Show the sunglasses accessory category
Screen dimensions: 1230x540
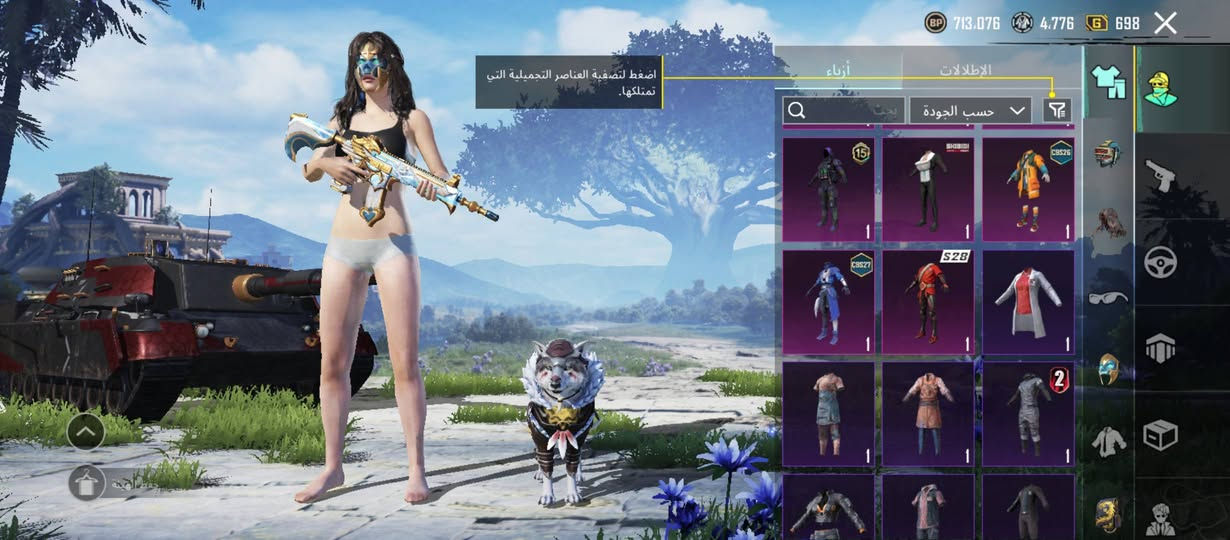(1108, 297)
